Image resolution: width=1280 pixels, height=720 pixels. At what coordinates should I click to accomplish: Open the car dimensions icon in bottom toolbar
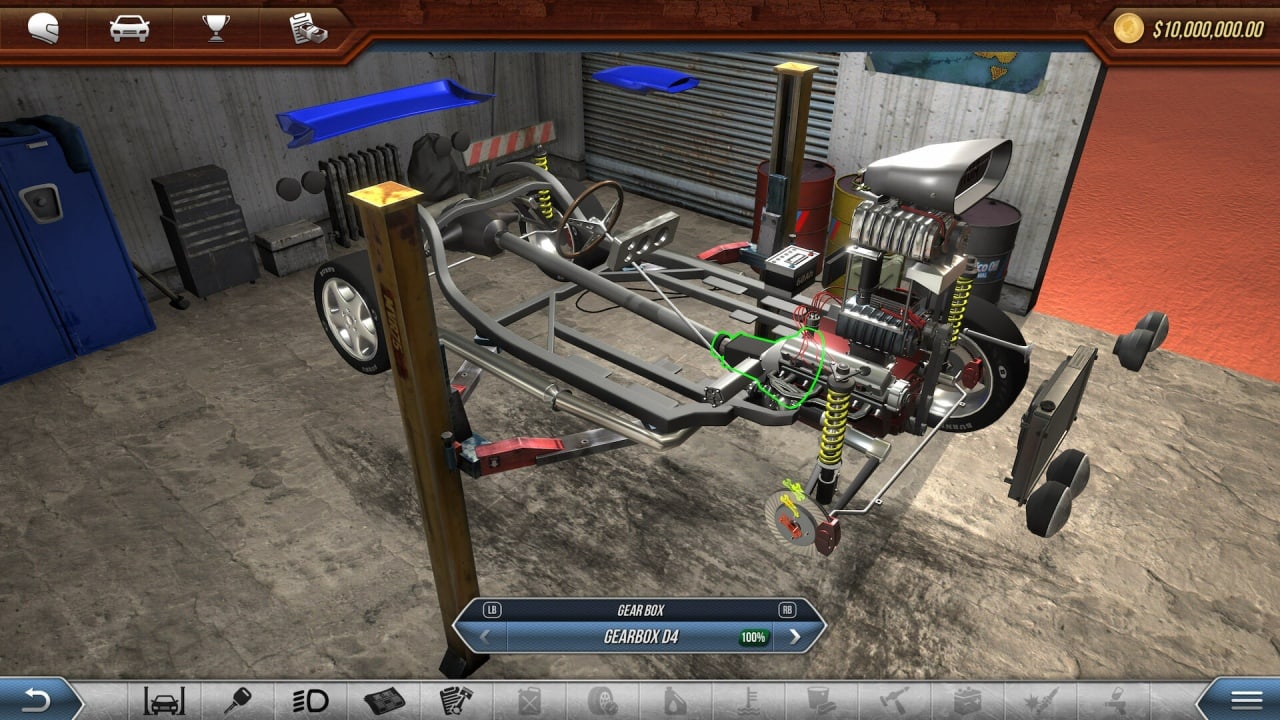(x=165, y=701)
